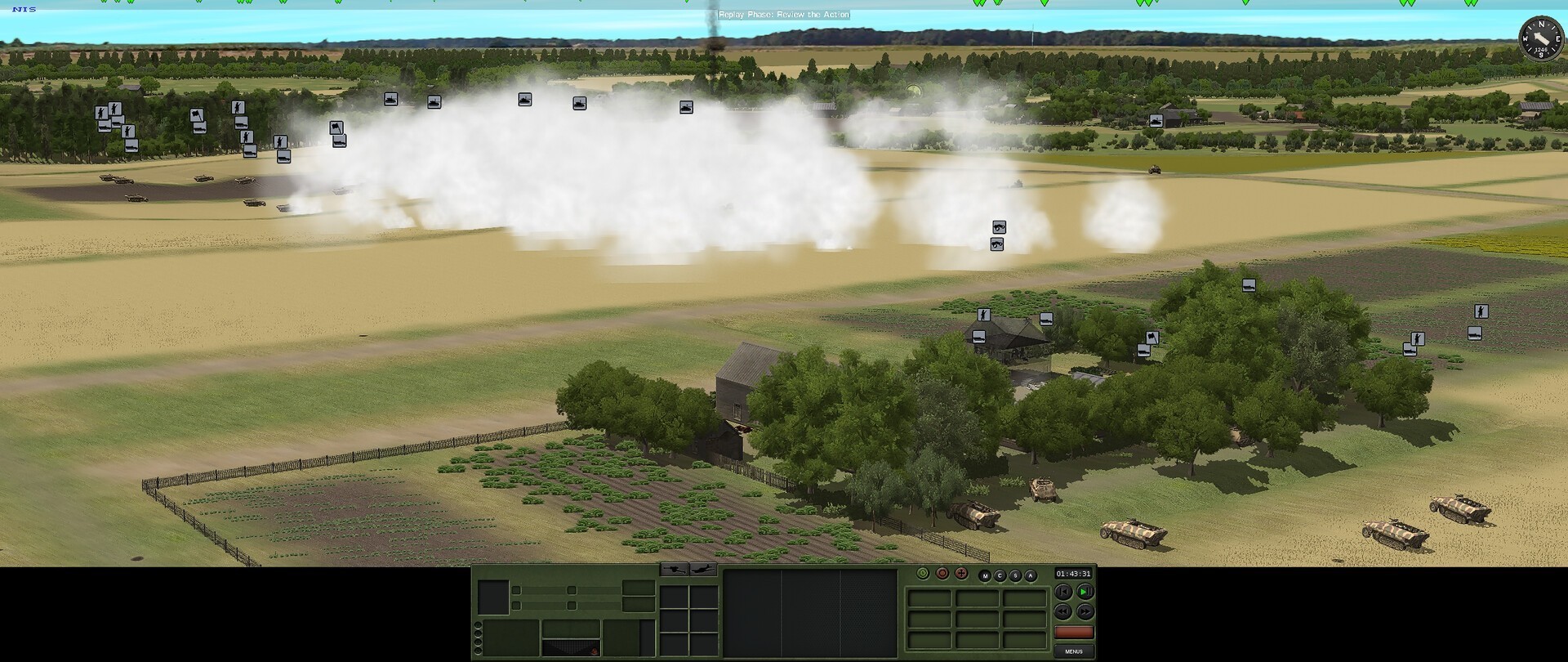Click the red bar button above MENUS

[x=1073, y=633]
